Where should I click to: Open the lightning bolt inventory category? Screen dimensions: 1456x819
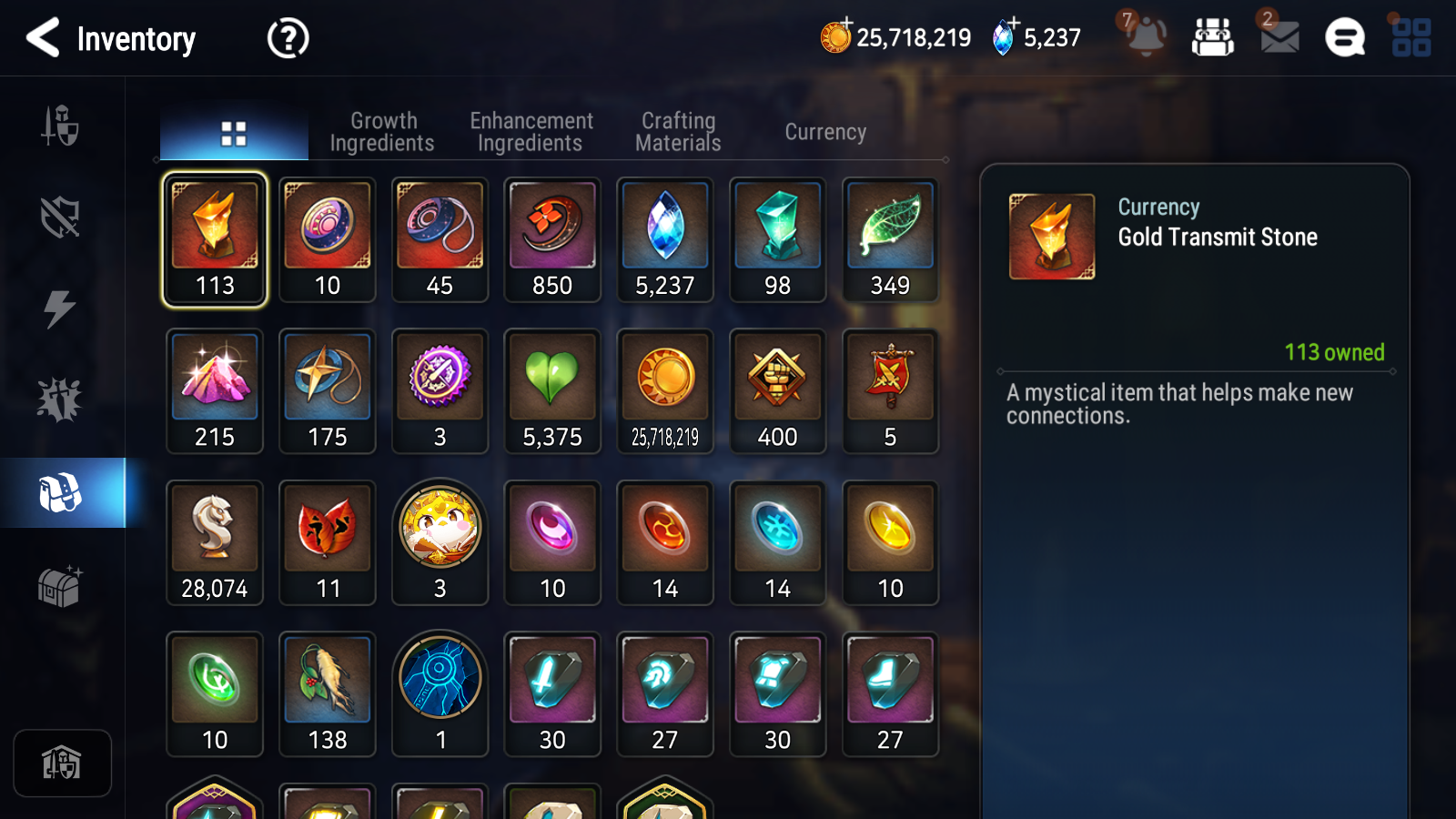click(x=60, y=308)
